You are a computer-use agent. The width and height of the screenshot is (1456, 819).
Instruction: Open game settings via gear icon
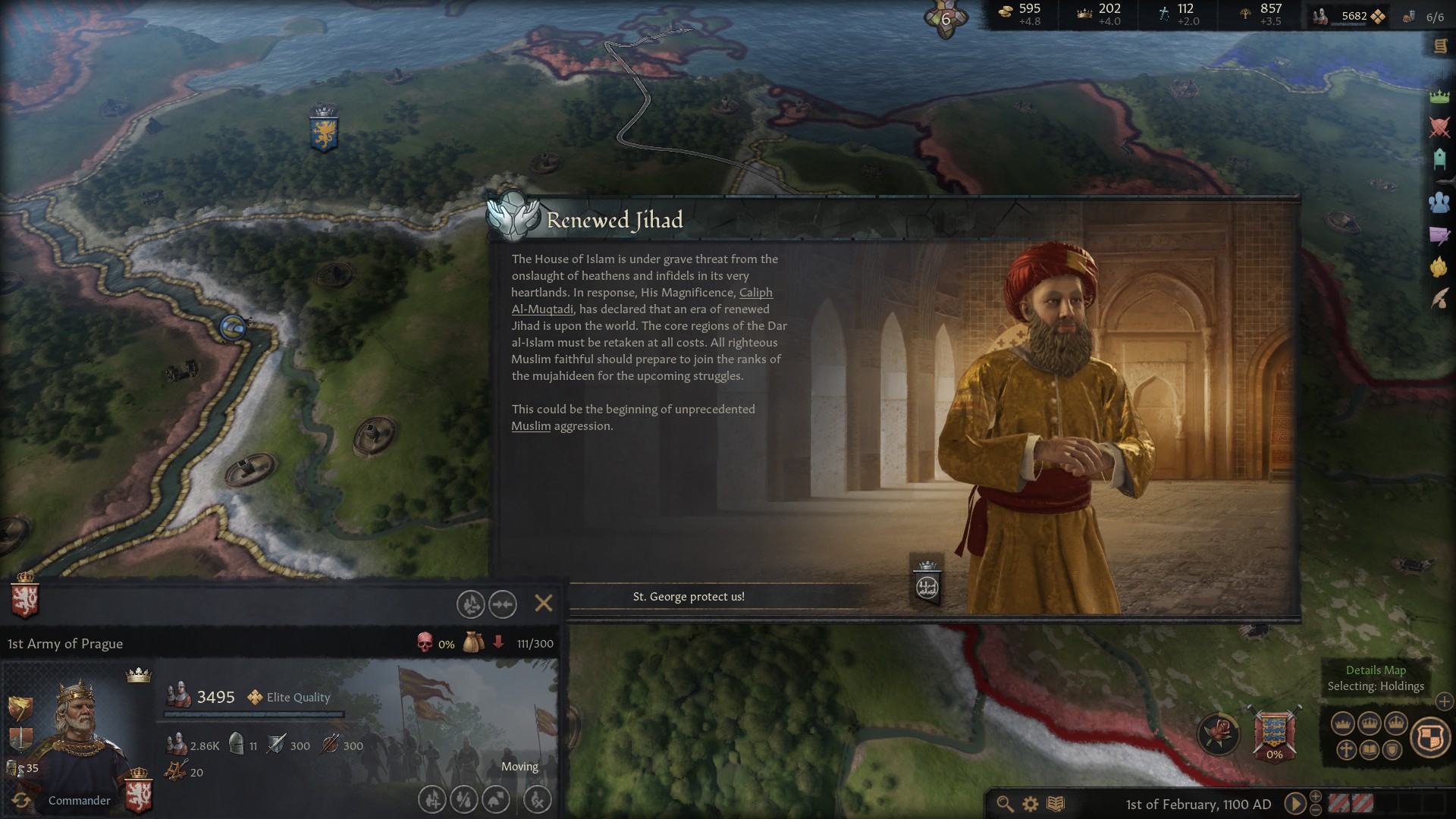pos(1030,804)
